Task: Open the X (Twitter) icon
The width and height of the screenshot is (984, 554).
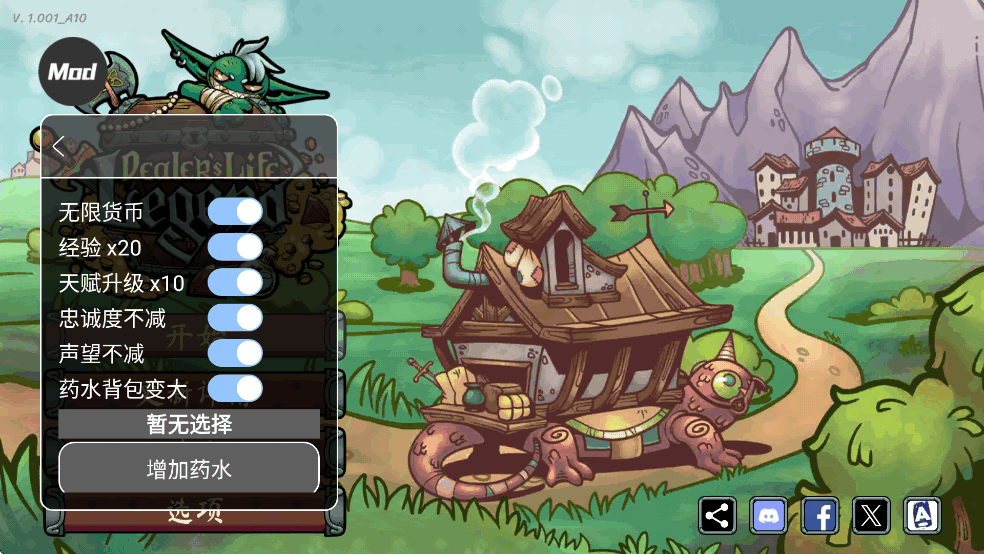Action: [x=871, y=516]
